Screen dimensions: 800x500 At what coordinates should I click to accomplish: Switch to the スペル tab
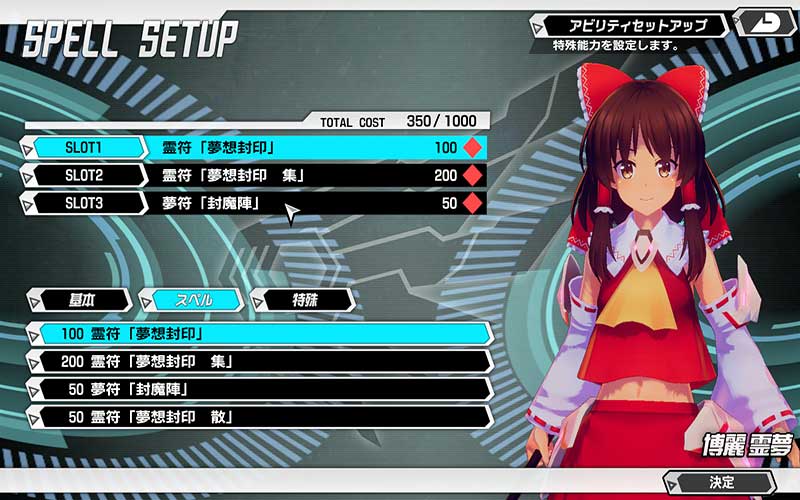tap(191, 299)
